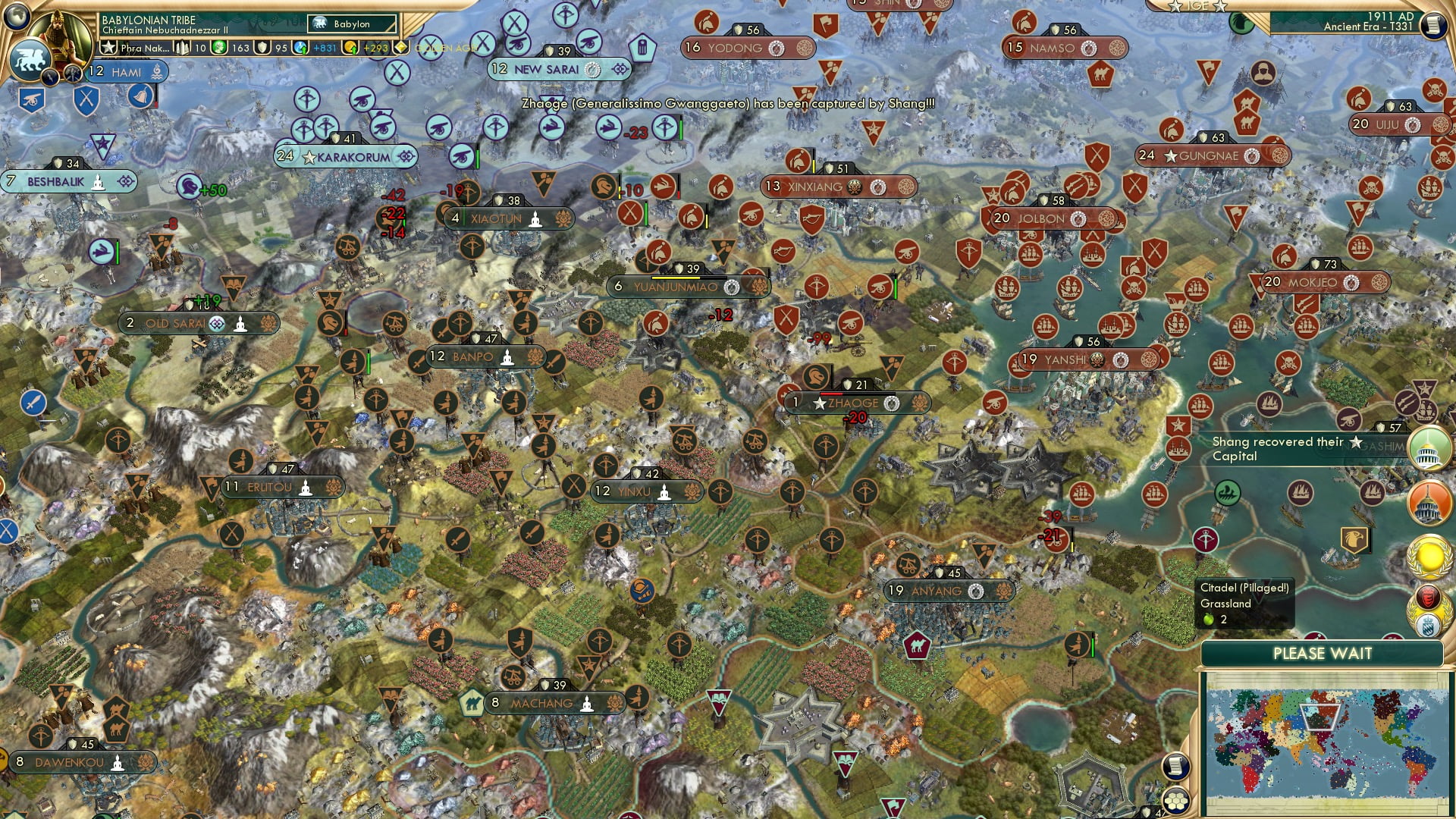Click the golden age diamond icon

[401, 48]
